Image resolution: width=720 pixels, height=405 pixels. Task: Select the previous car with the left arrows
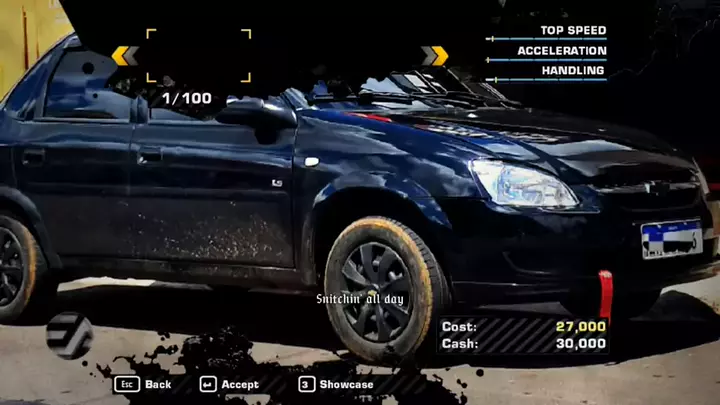(125, 55)
